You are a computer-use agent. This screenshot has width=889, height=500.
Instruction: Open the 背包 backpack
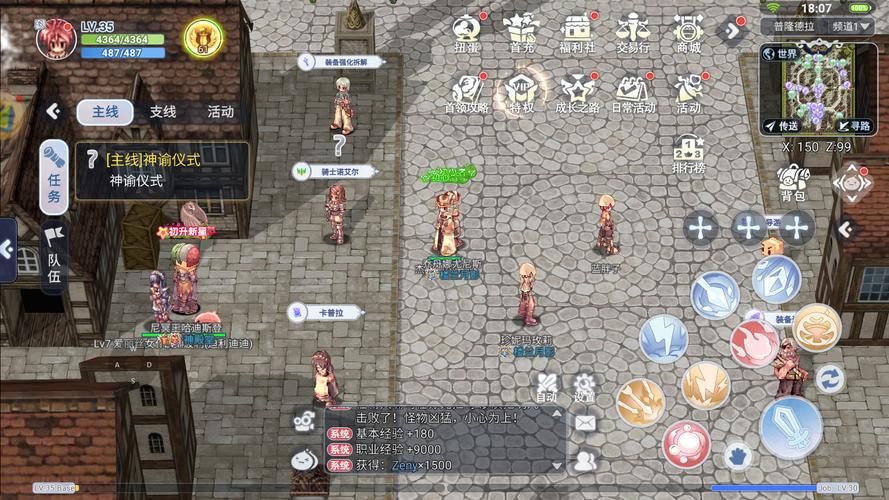tap(793, 184)
